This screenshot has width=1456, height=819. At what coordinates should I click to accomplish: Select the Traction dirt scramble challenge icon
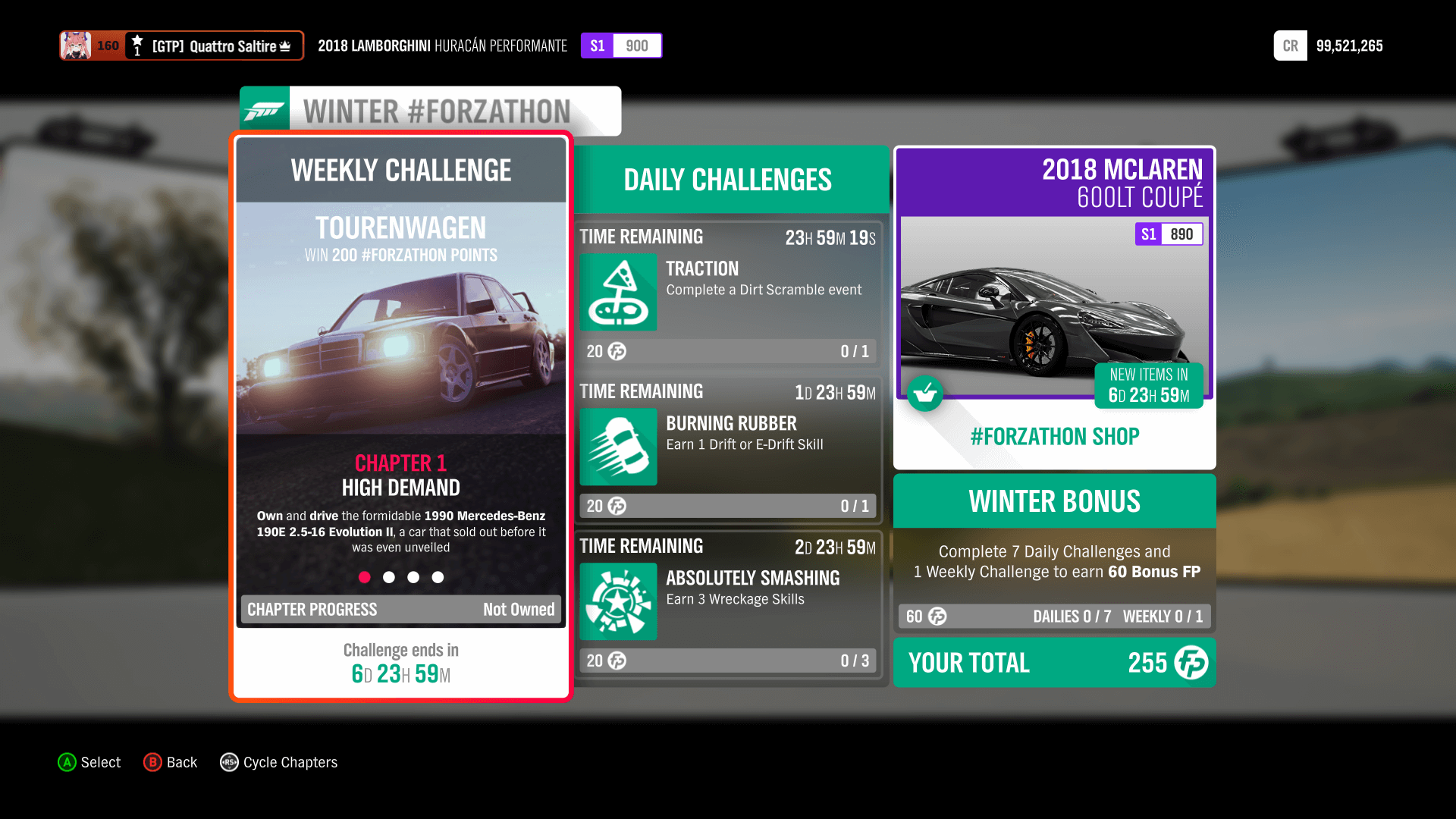pos(618,293)
